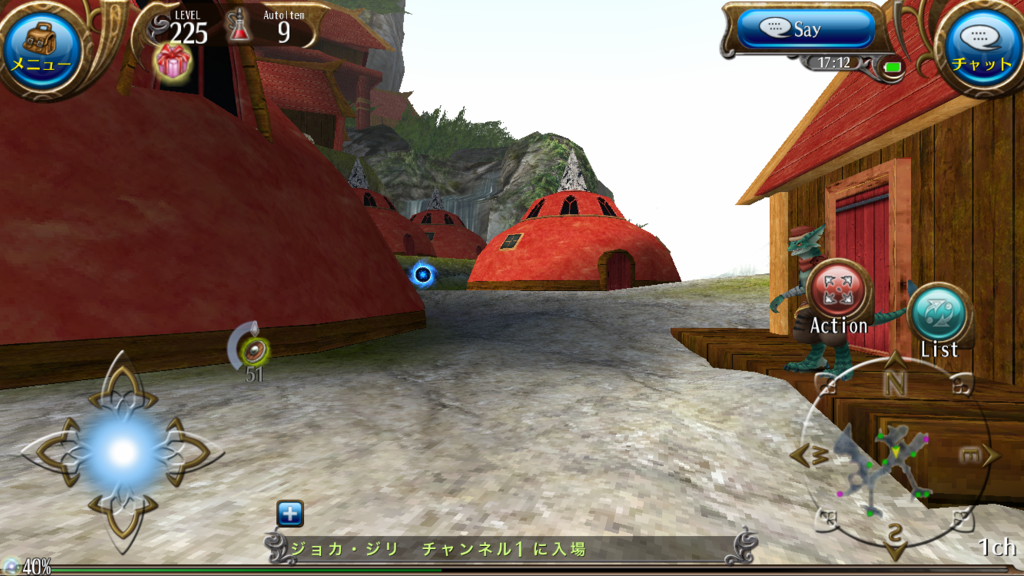Open the チャット chat window
This screenshot has width=1024, height=576.
981,45
